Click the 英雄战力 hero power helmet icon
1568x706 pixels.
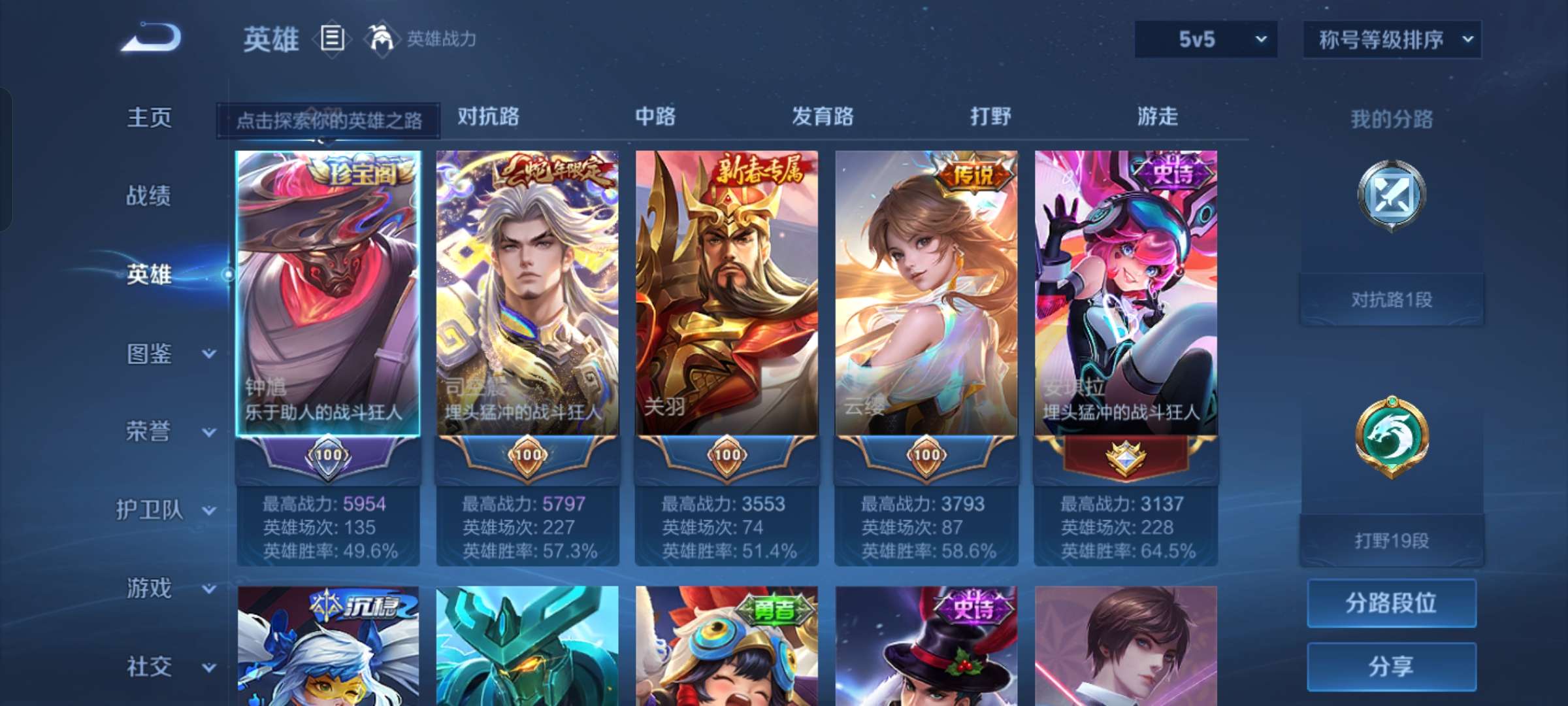click(x=382, y=38)
